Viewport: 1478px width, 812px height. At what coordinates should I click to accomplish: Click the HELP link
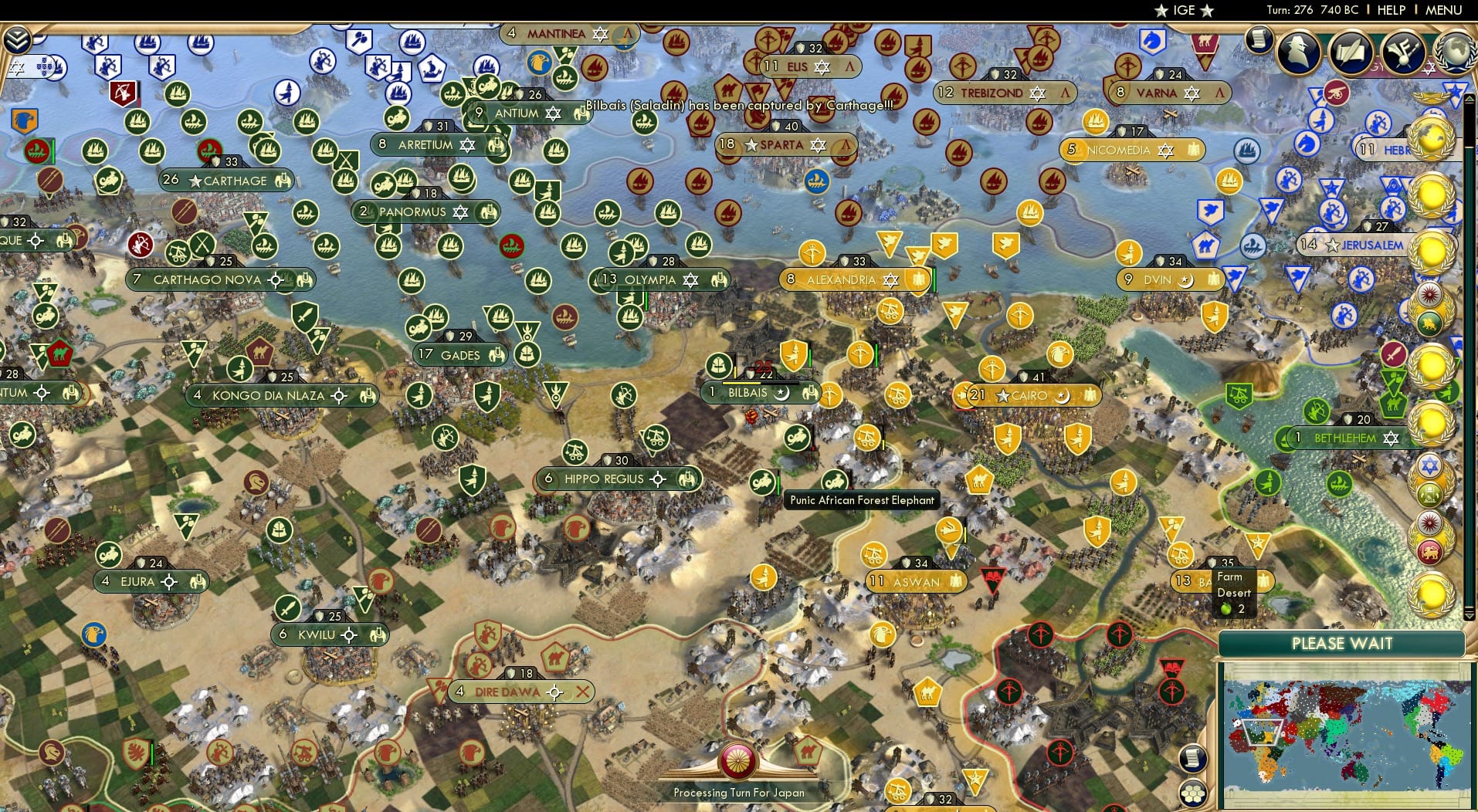tap(1390, 10)
